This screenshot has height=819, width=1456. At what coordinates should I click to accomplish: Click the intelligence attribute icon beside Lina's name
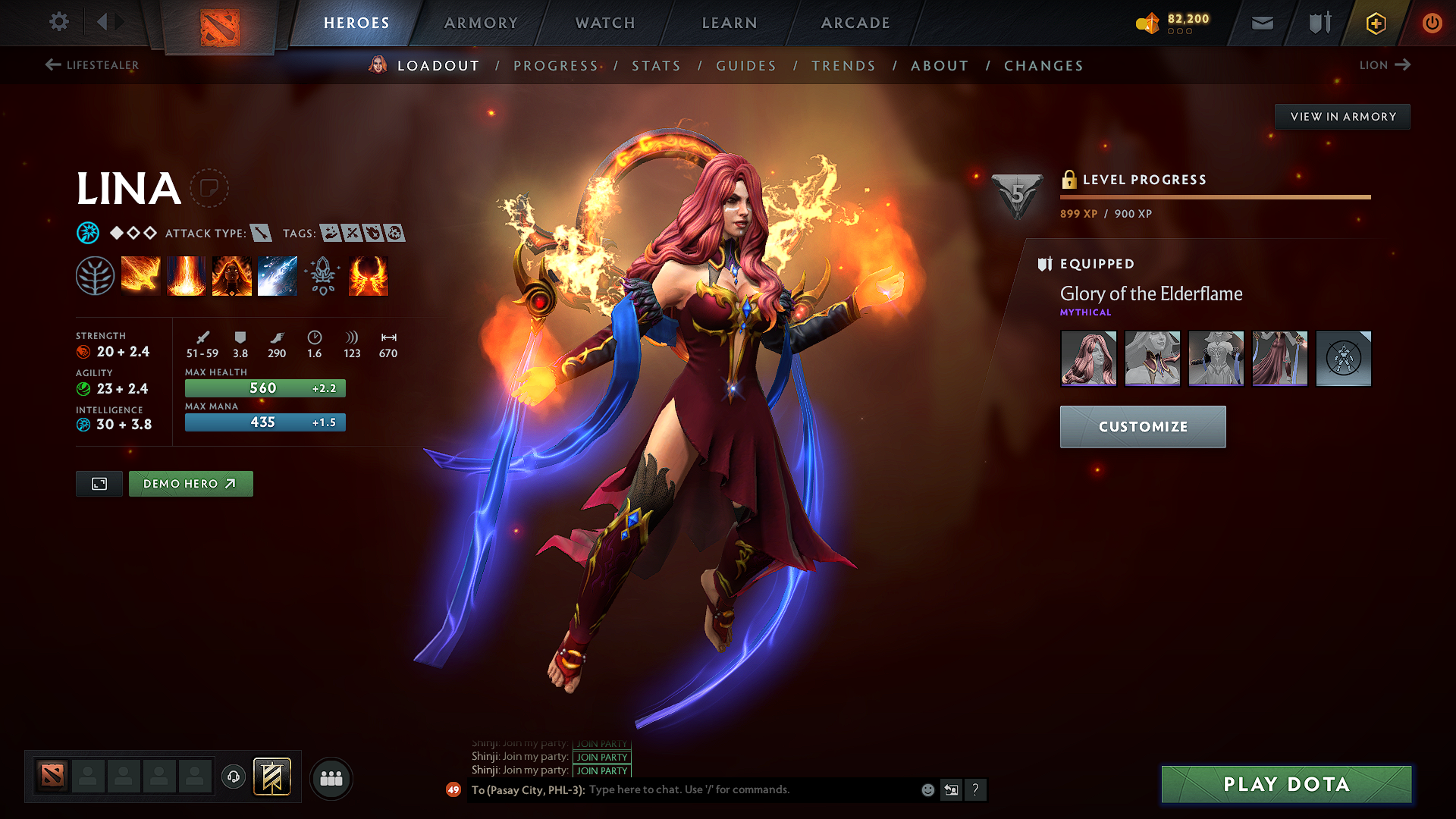tap(89, 233)
